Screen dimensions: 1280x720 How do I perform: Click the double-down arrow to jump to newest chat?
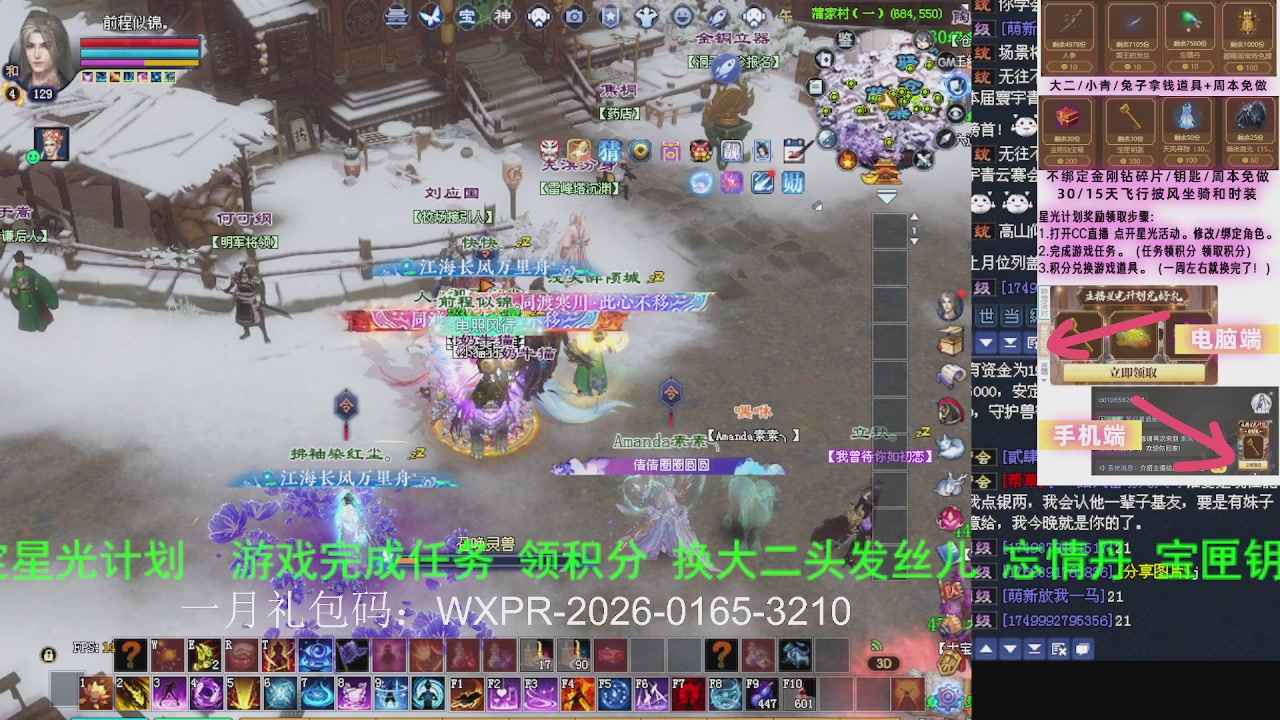click(x=1011, y=343)
